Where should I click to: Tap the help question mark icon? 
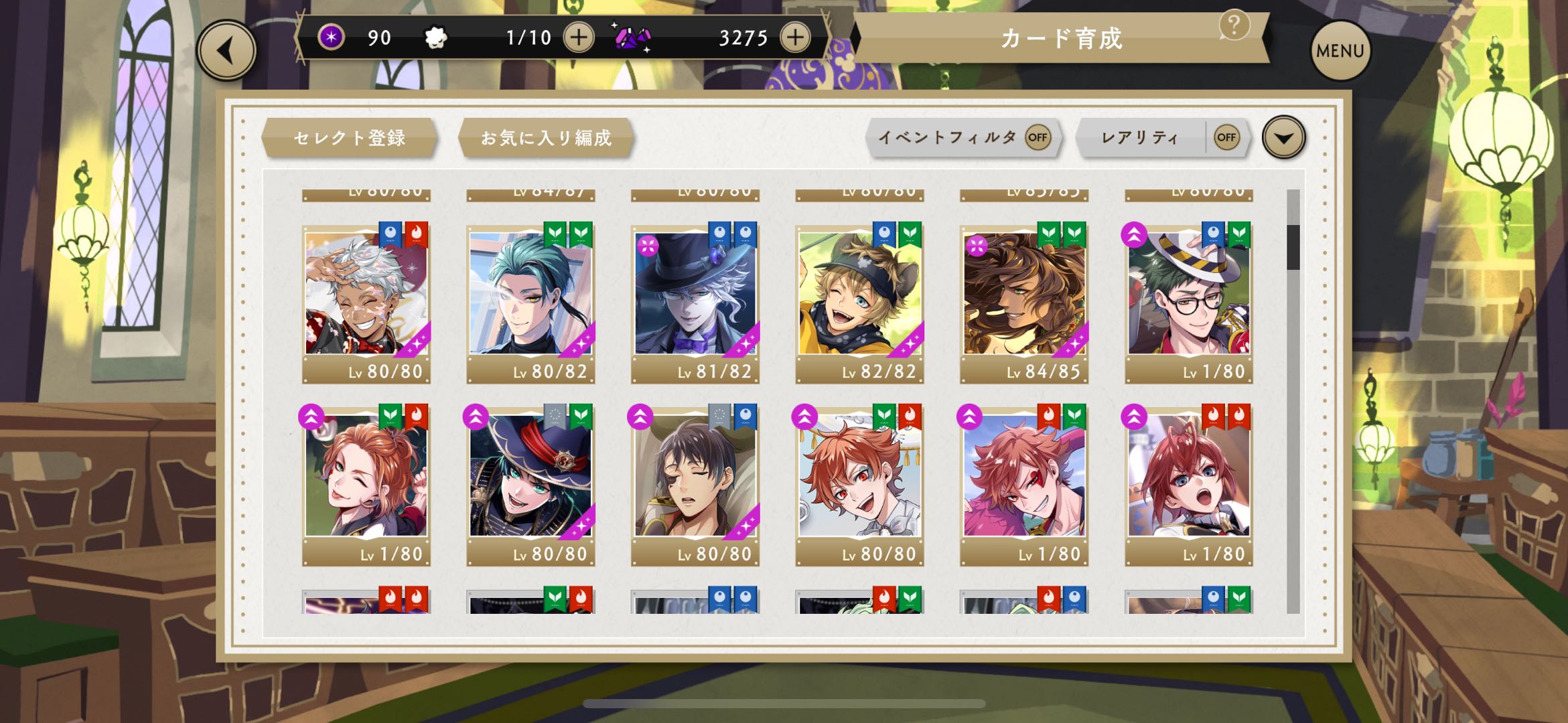coord(1234,26)
